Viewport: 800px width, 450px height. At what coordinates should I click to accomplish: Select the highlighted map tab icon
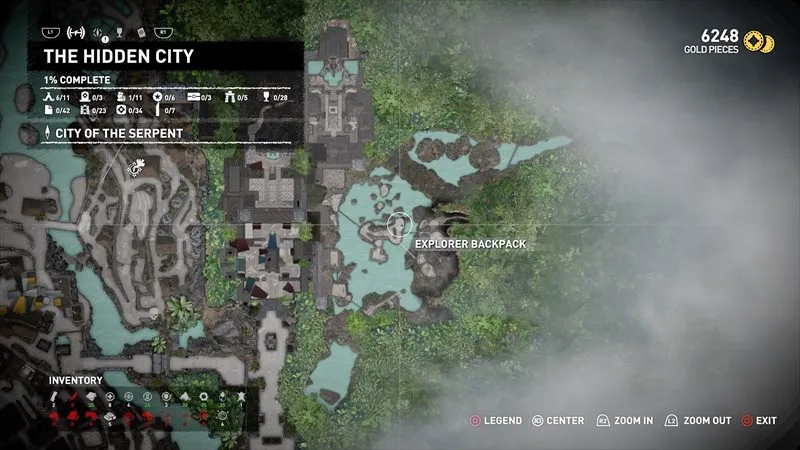pos(76,33)
